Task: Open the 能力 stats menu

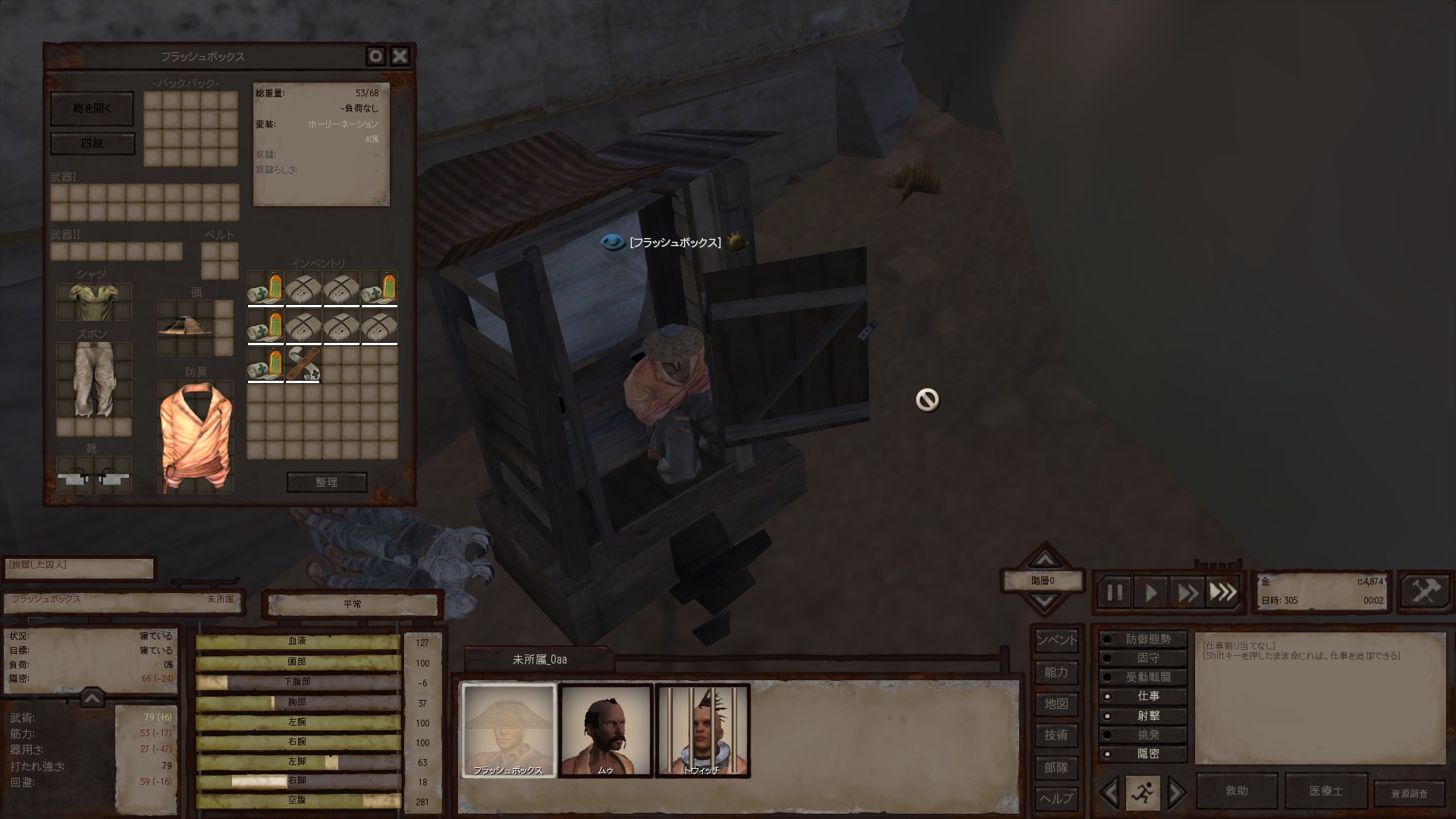Action: pyautogui.click(x=1056, y=673)
